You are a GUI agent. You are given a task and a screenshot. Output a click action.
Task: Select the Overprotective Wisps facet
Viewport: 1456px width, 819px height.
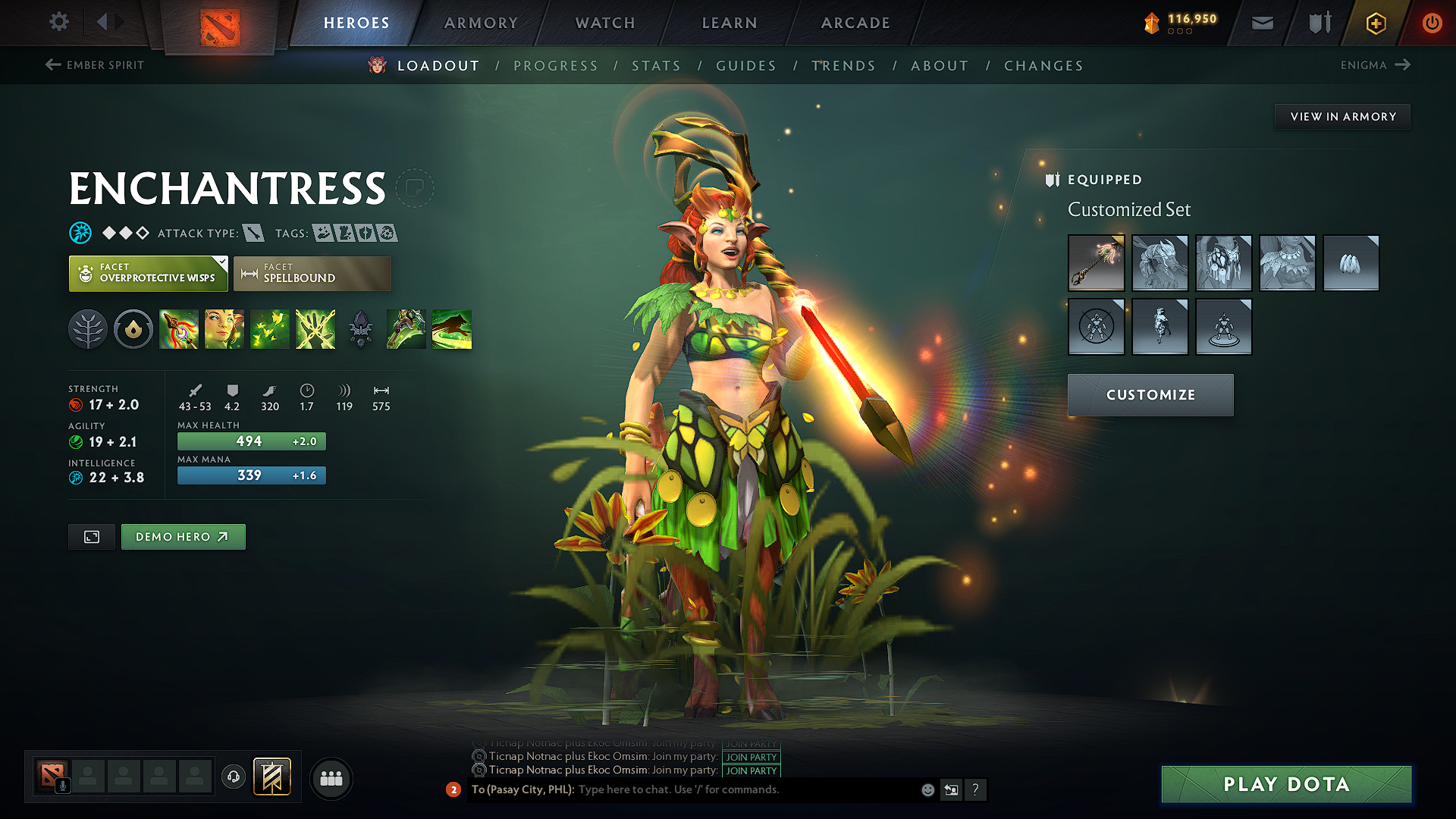148,273
